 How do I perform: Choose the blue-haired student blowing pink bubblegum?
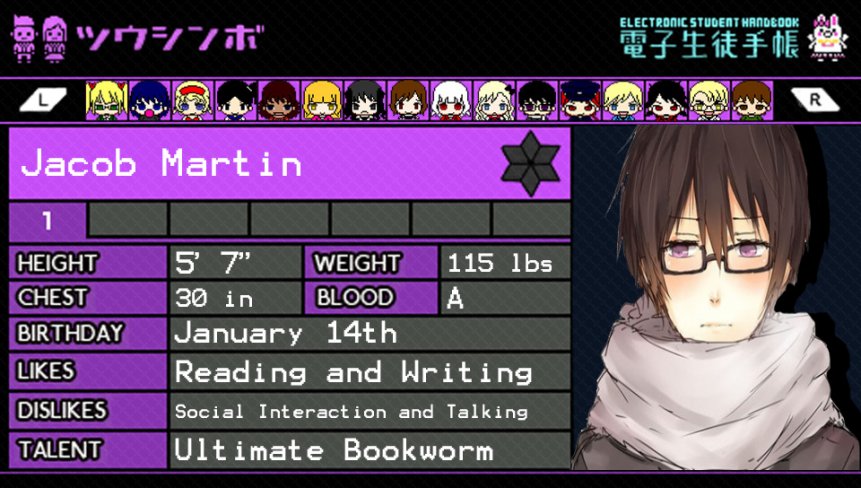coord(148,100)
